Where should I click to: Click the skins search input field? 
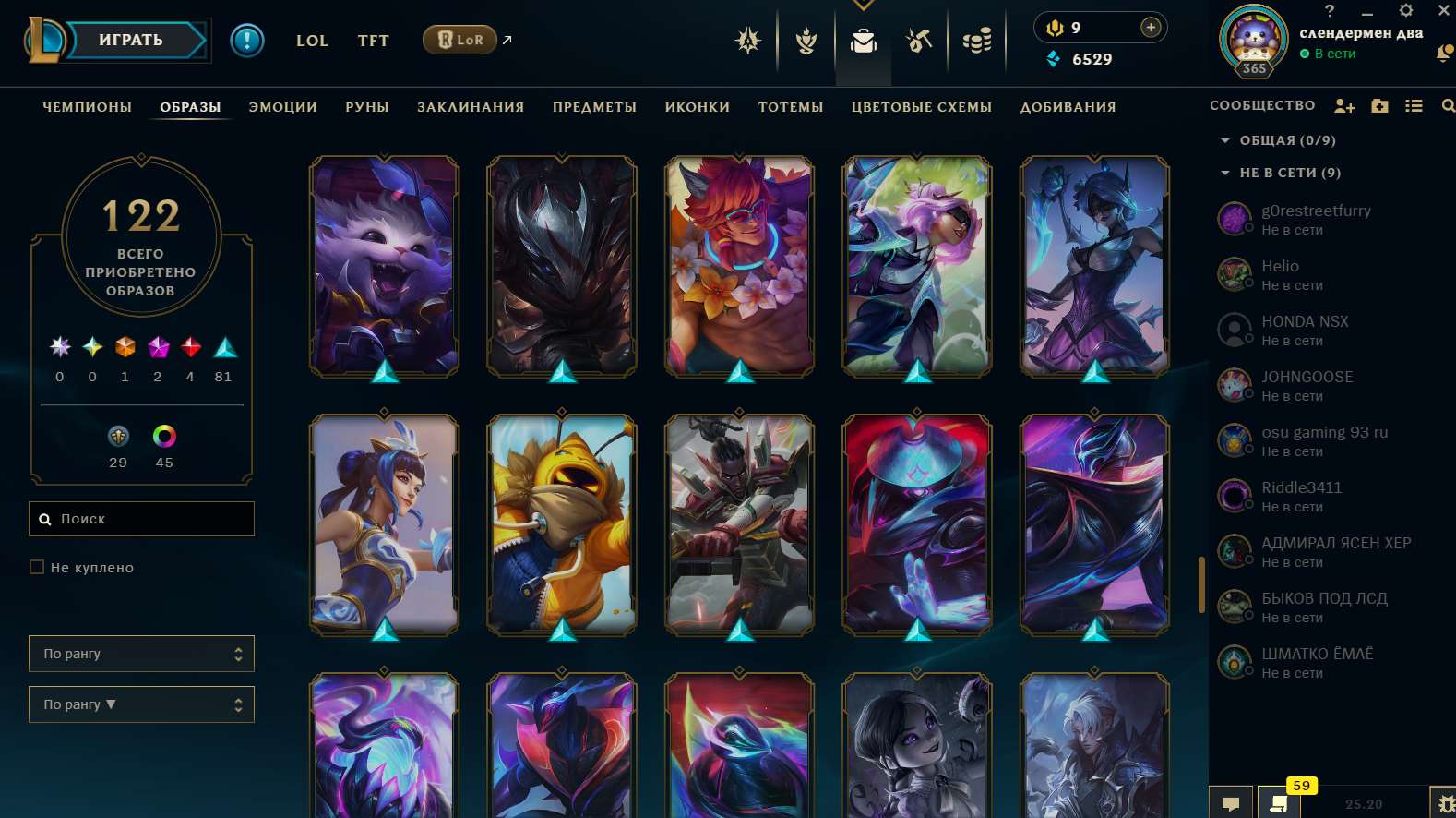141,519
